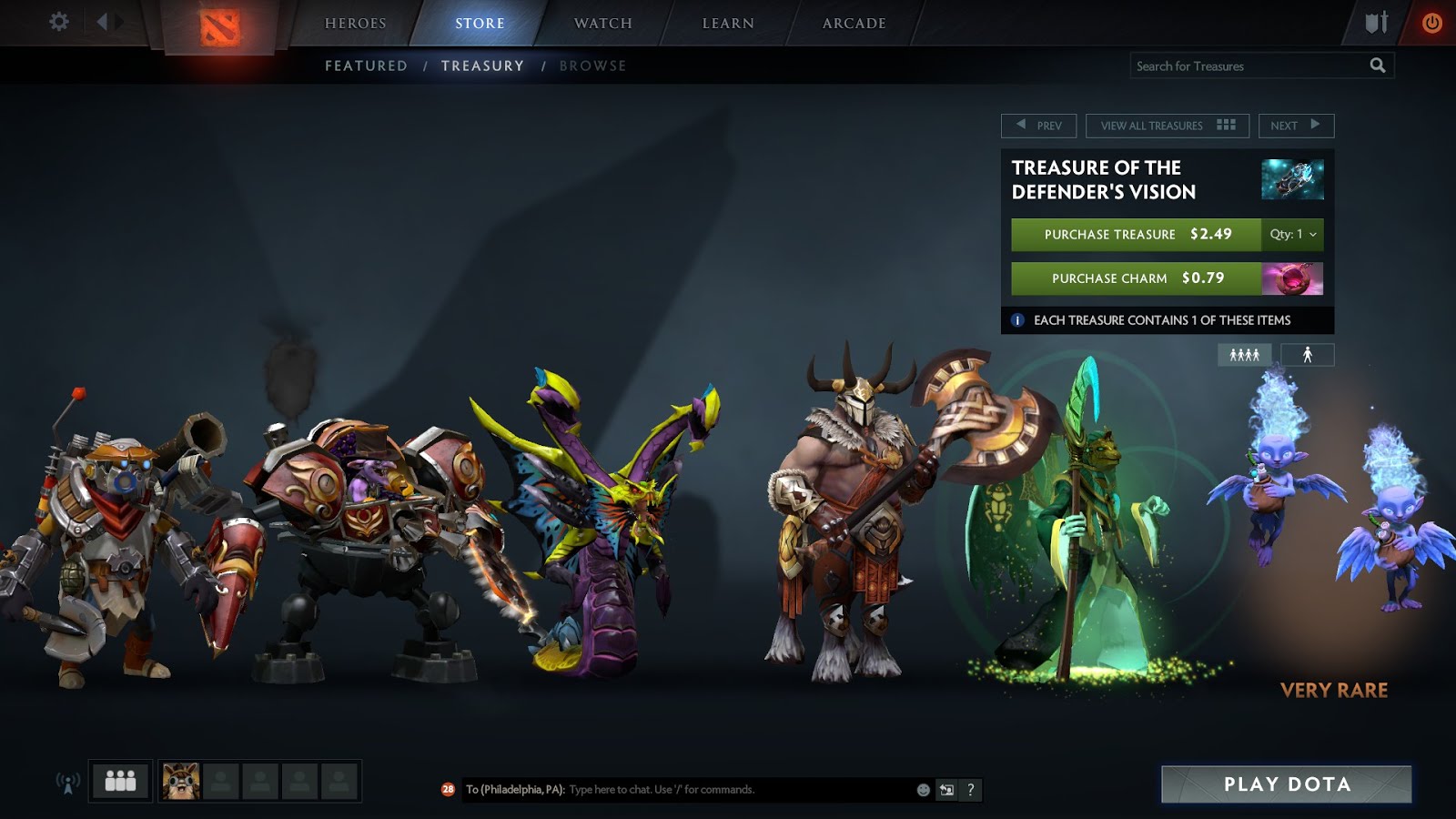The width and height of the screenshot is (1456, 819).
Task: Purchase Charm for $0.79
Action: tap(1136, 278)
